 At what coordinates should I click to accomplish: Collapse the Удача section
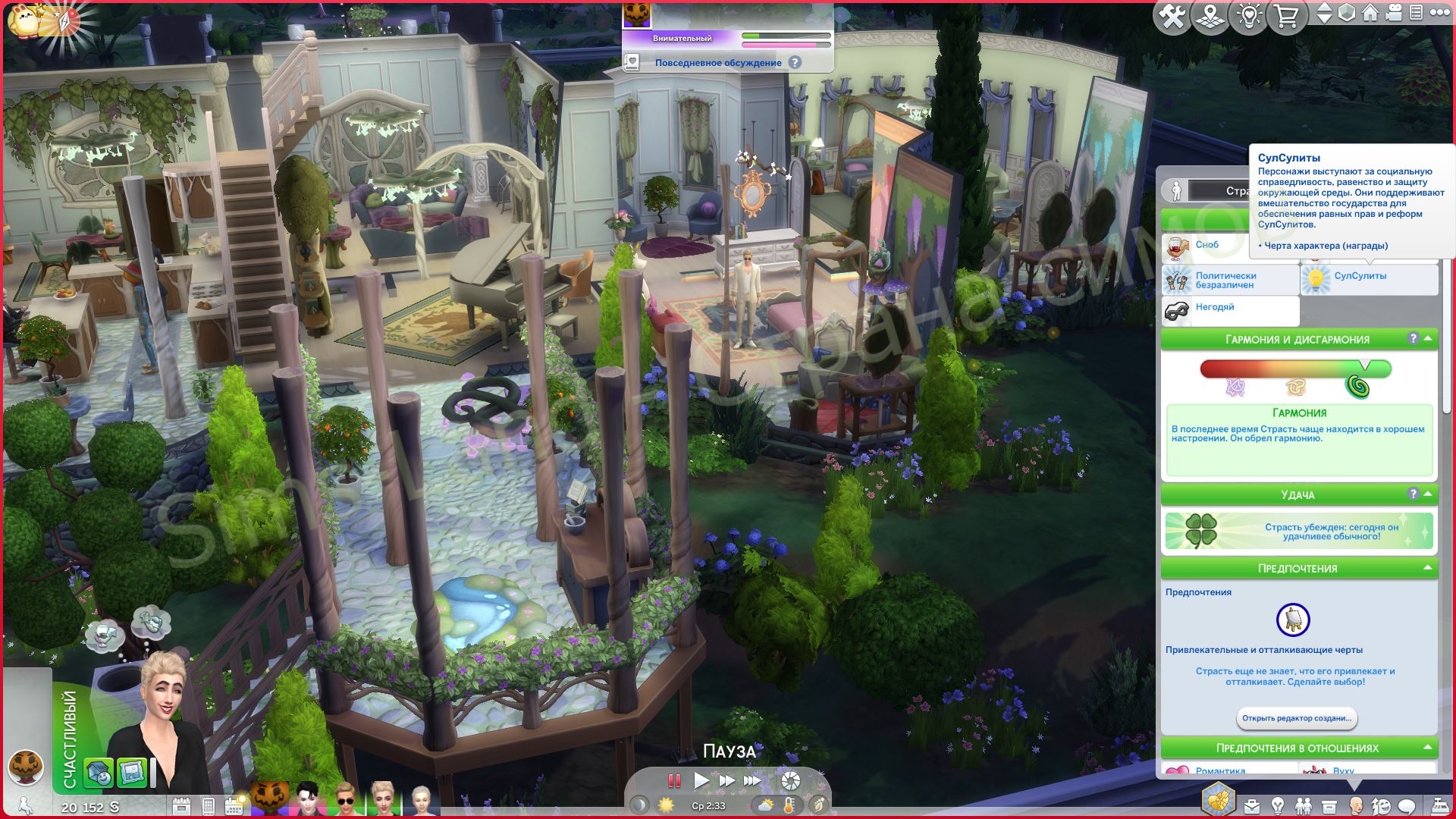coord(1428,494)
